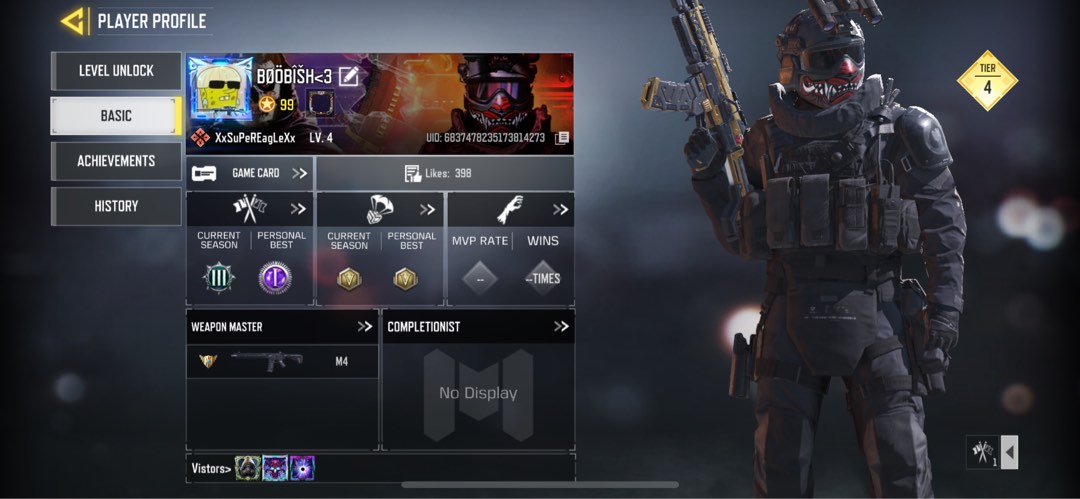The width and height of the screenshot is (1080, 499).
Task: View the Tier 4 badge
Action: click(x=986, y=80)
